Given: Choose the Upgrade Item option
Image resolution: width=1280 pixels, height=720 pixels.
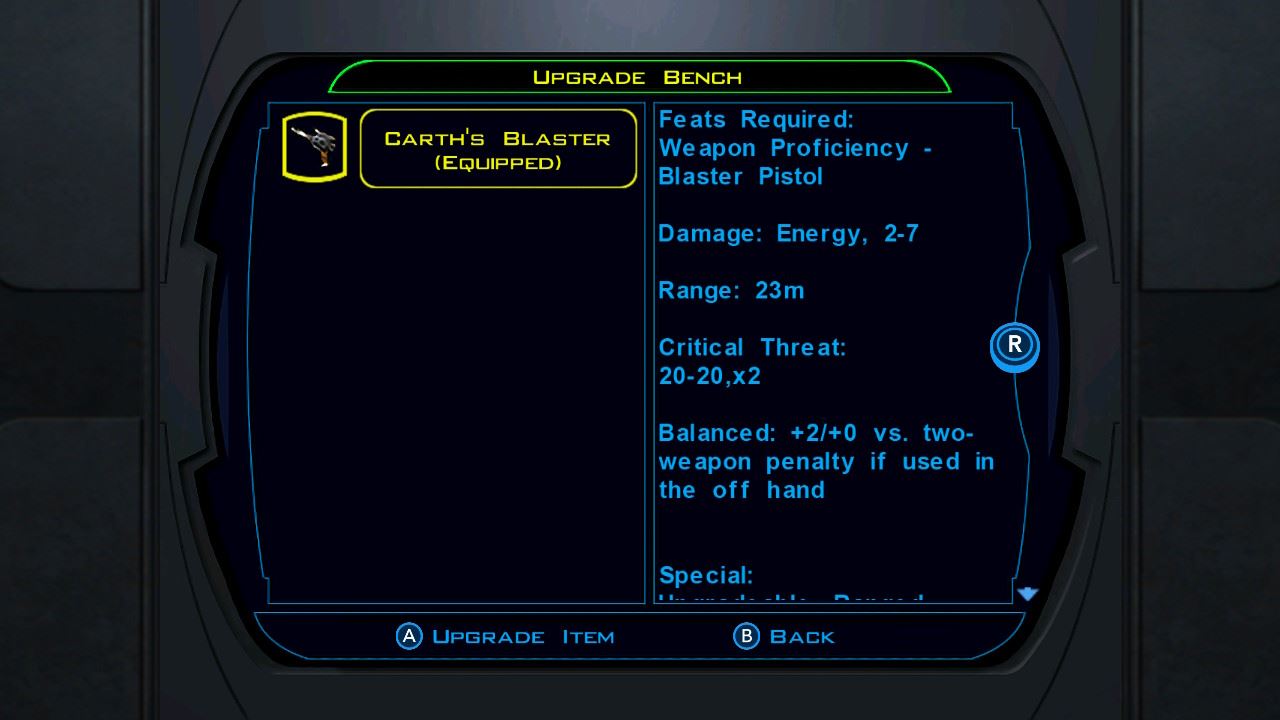Looking at the screenshot, I should pos(506,636).
